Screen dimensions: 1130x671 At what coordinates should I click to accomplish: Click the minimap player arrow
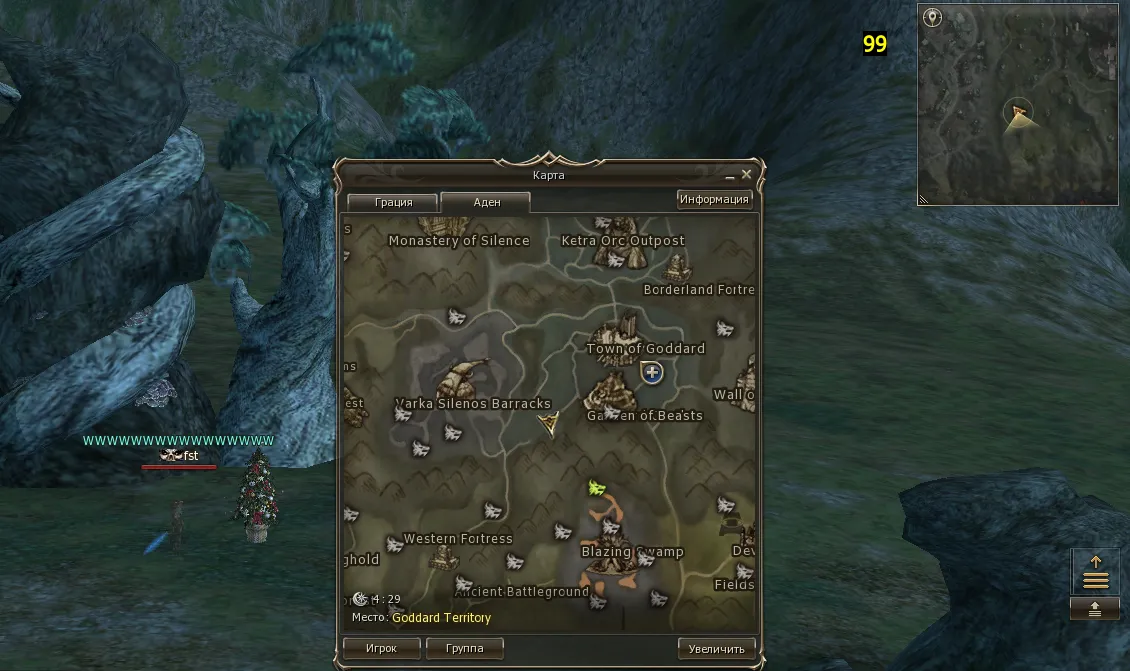(x=1018, y=114)
